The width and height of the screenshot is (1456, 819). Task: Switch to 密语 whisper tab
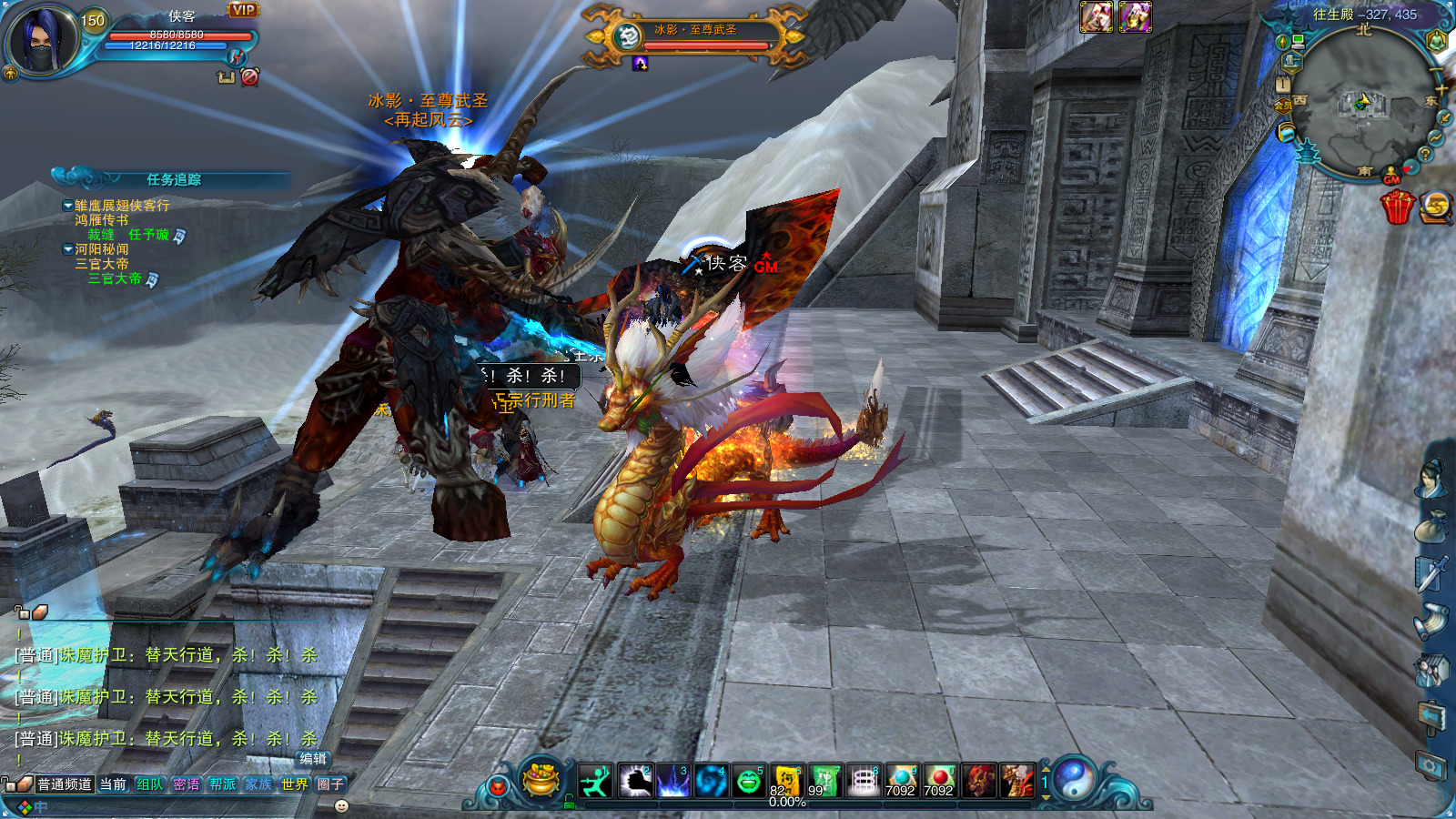pos(186,784)
